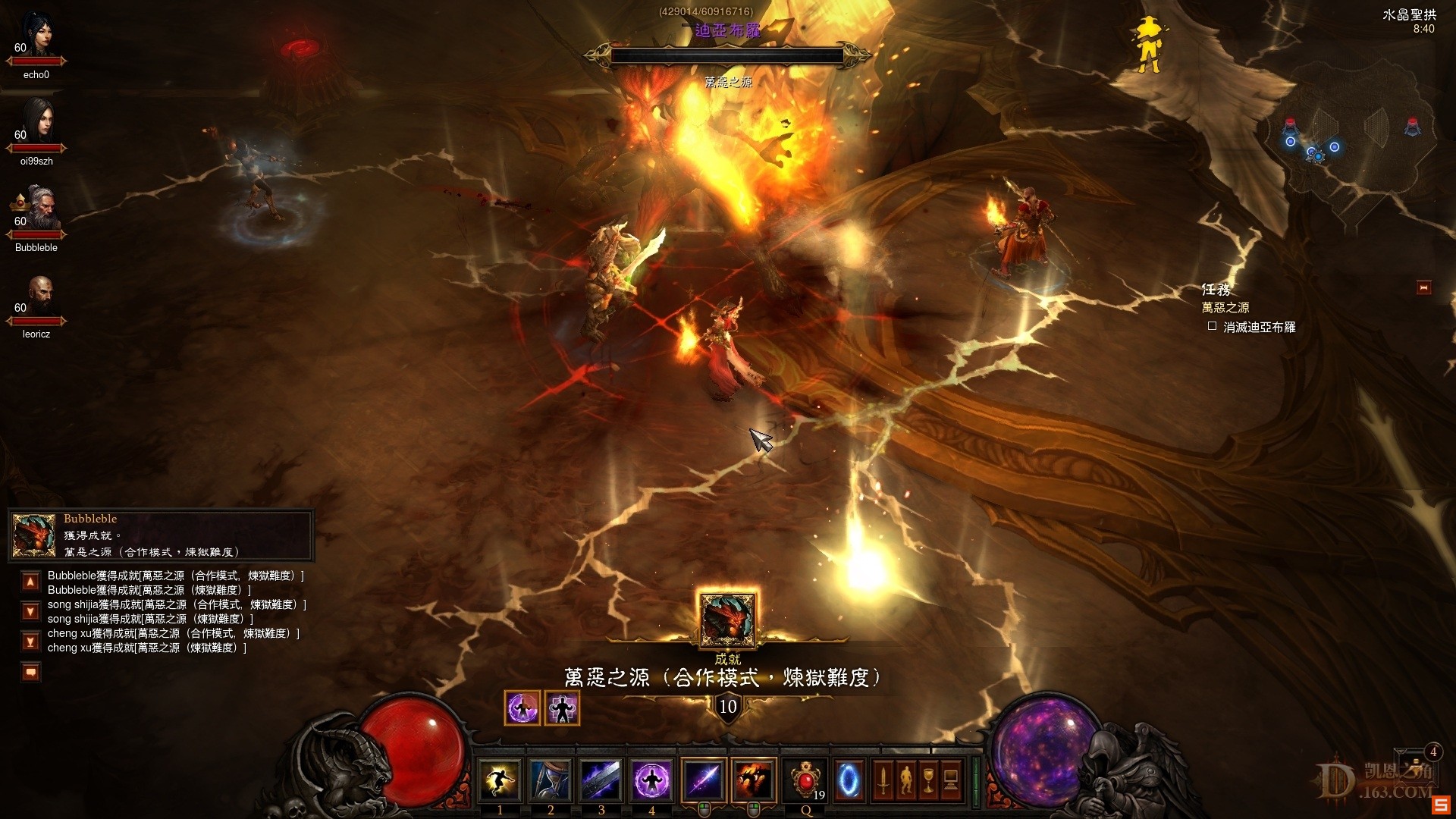Open the game menu with the computer icon
Viewport: 1456px width, 819px height.
(951, 780)
